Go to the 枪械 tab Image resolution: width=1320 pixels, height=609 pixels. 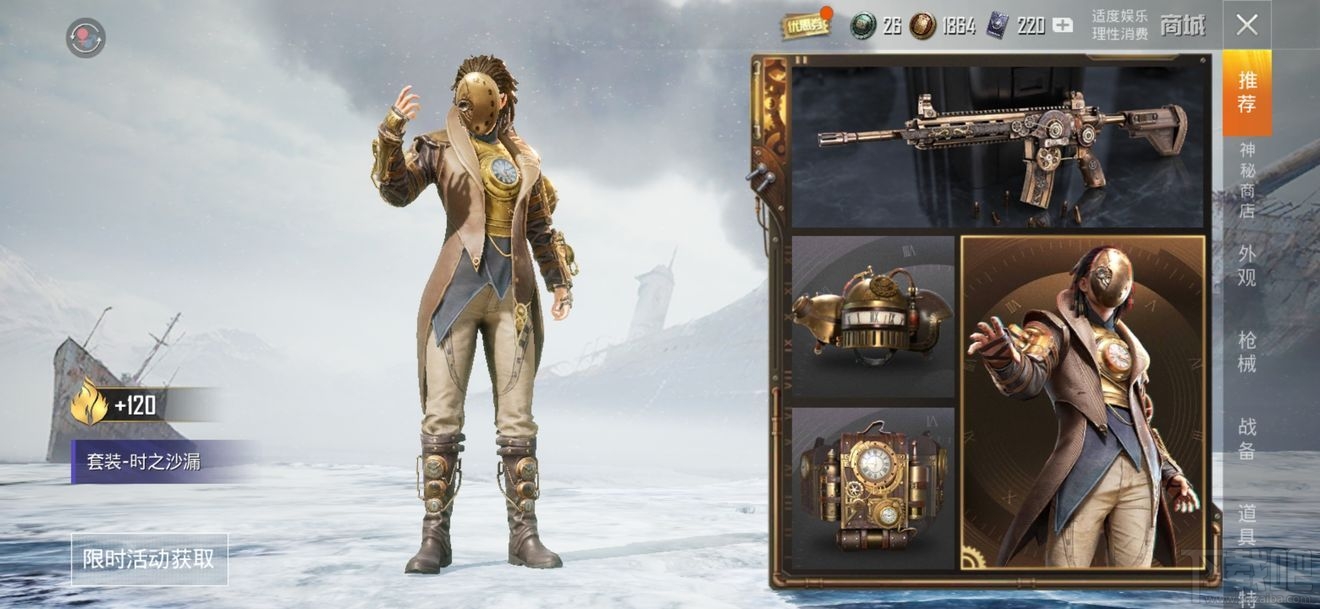pos(1247,351)
